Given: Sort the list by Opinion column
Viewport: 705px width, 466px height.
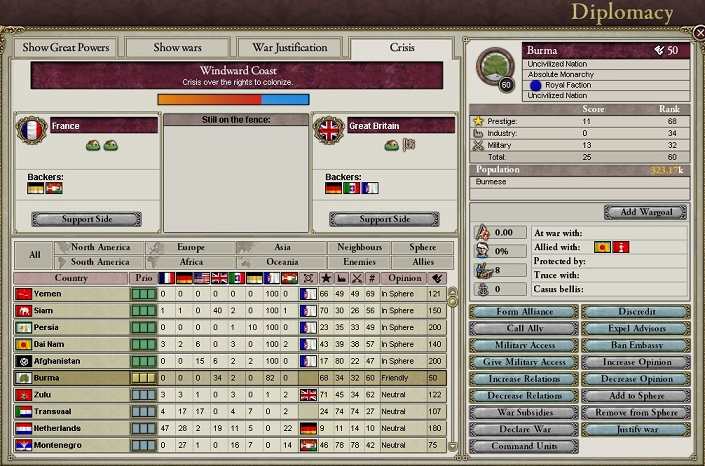Looking at the screenshot, I should pos(403,277).
